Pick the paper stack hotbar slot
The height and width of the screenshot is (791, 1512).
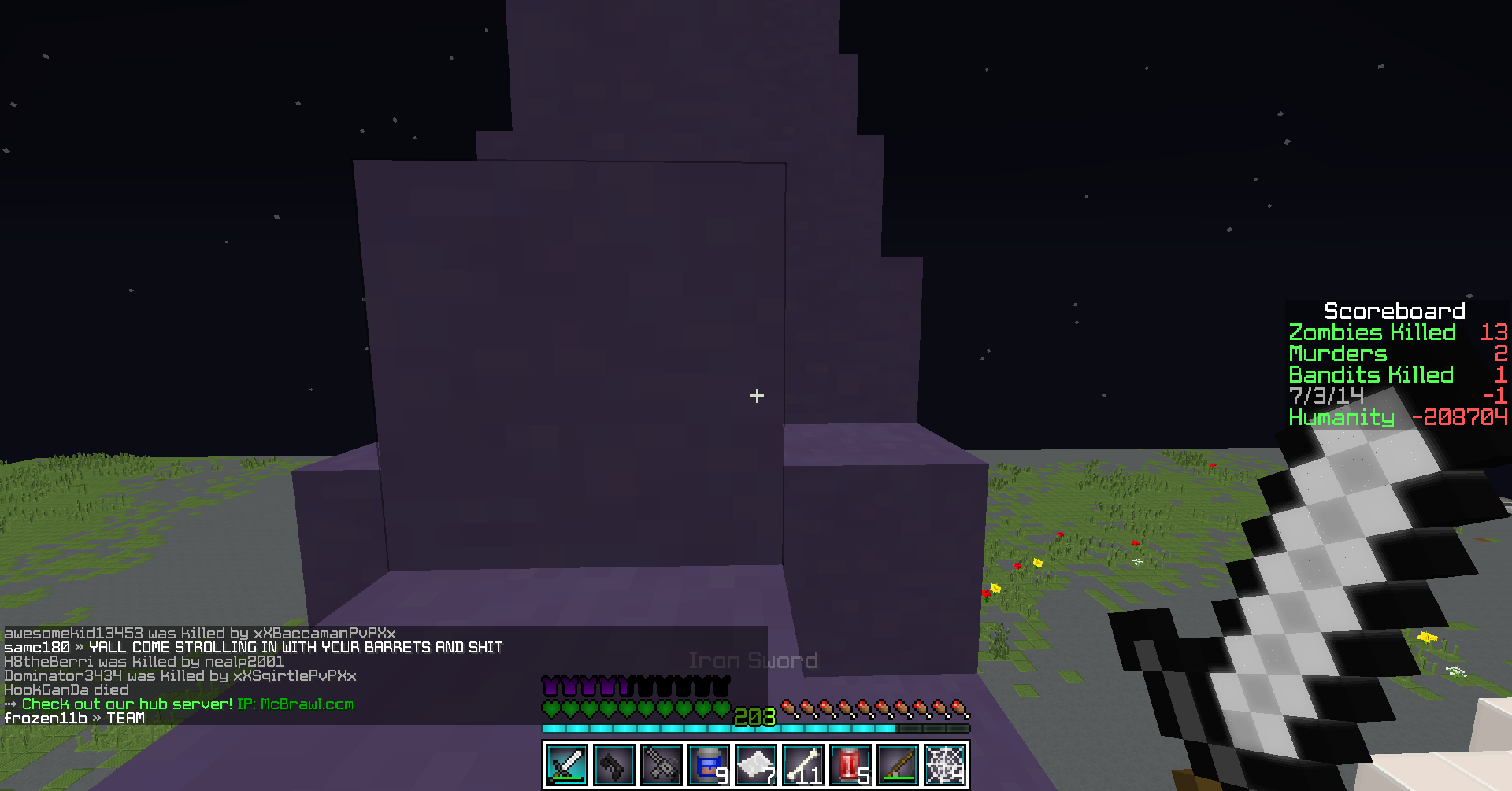(x=756, y=764)
